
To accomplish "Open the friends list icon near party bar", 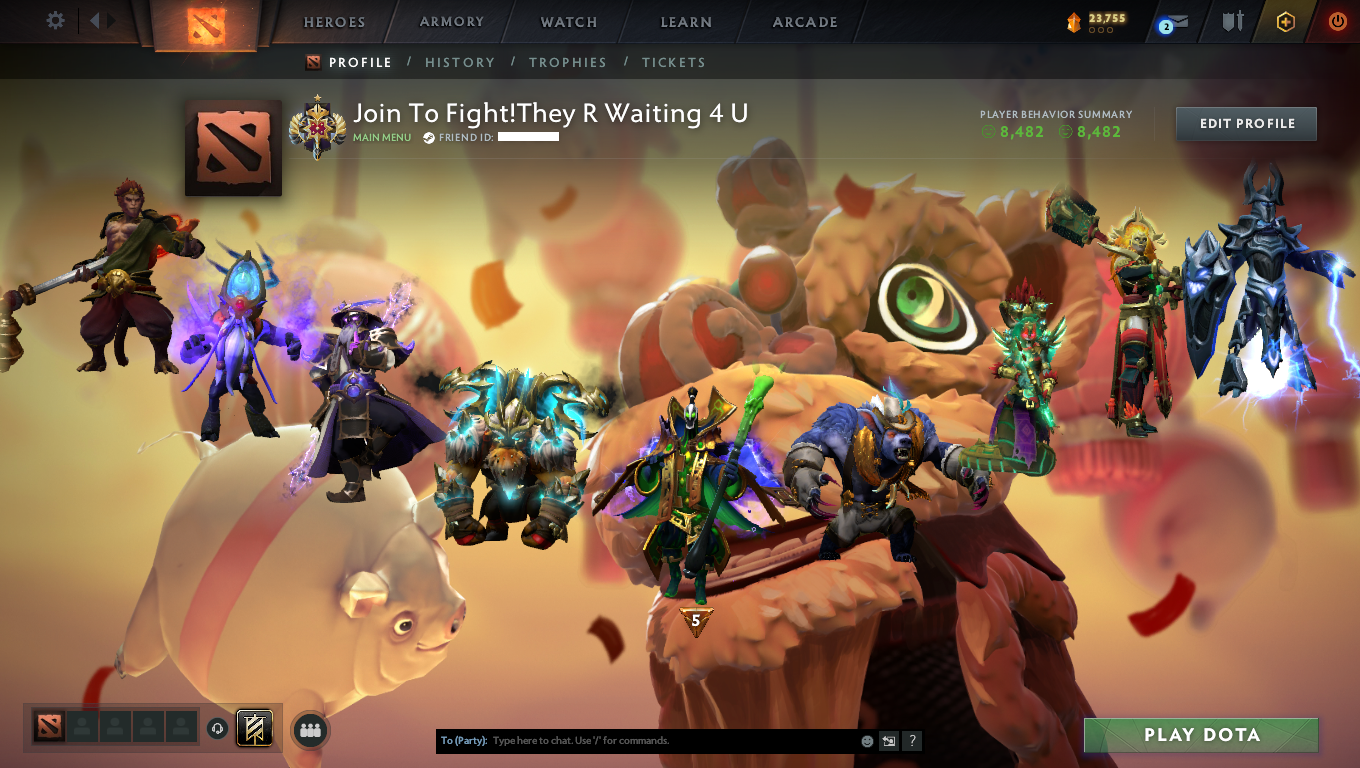I will 310,730.
